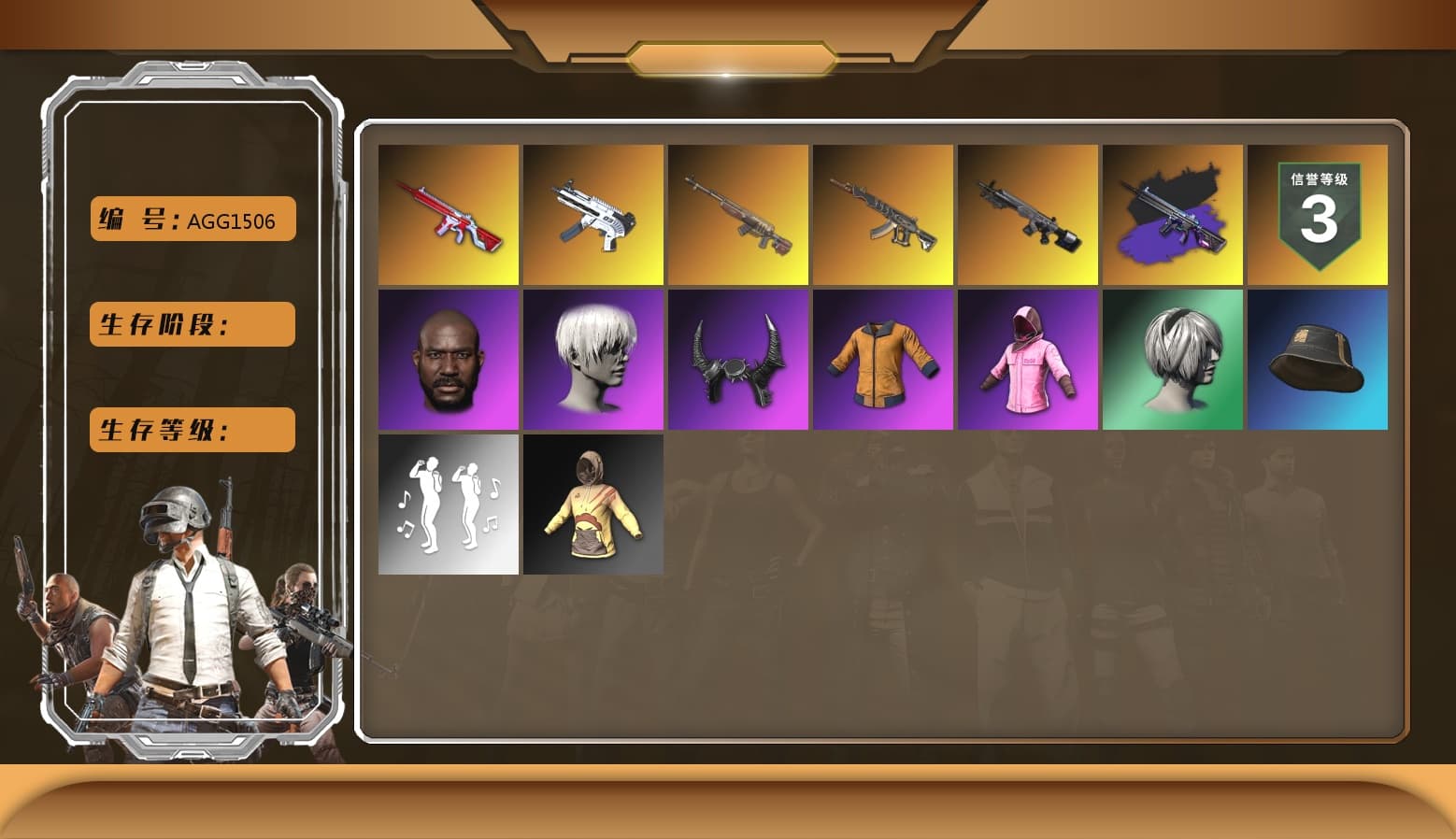Select the black DMR weapon skin

pyautogui.click(x=1028, y=214)
